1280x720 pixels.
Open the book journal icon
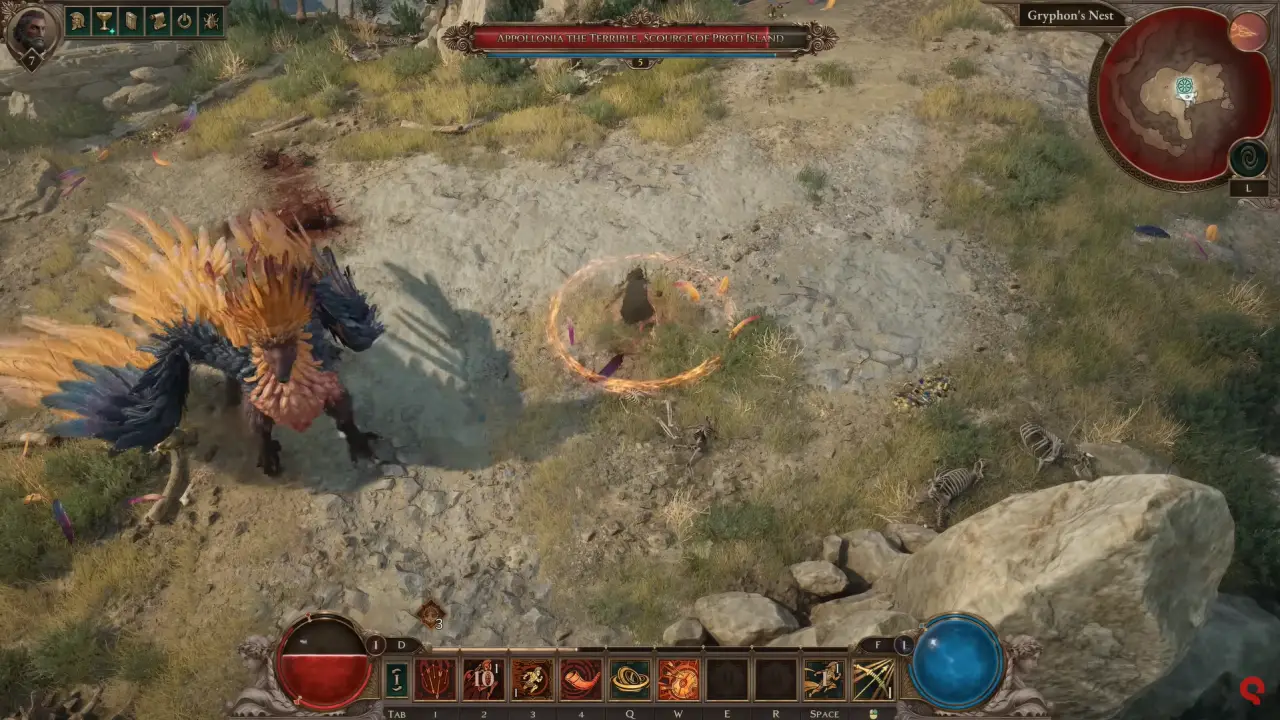pyautogui.click(x=131, y=21)
